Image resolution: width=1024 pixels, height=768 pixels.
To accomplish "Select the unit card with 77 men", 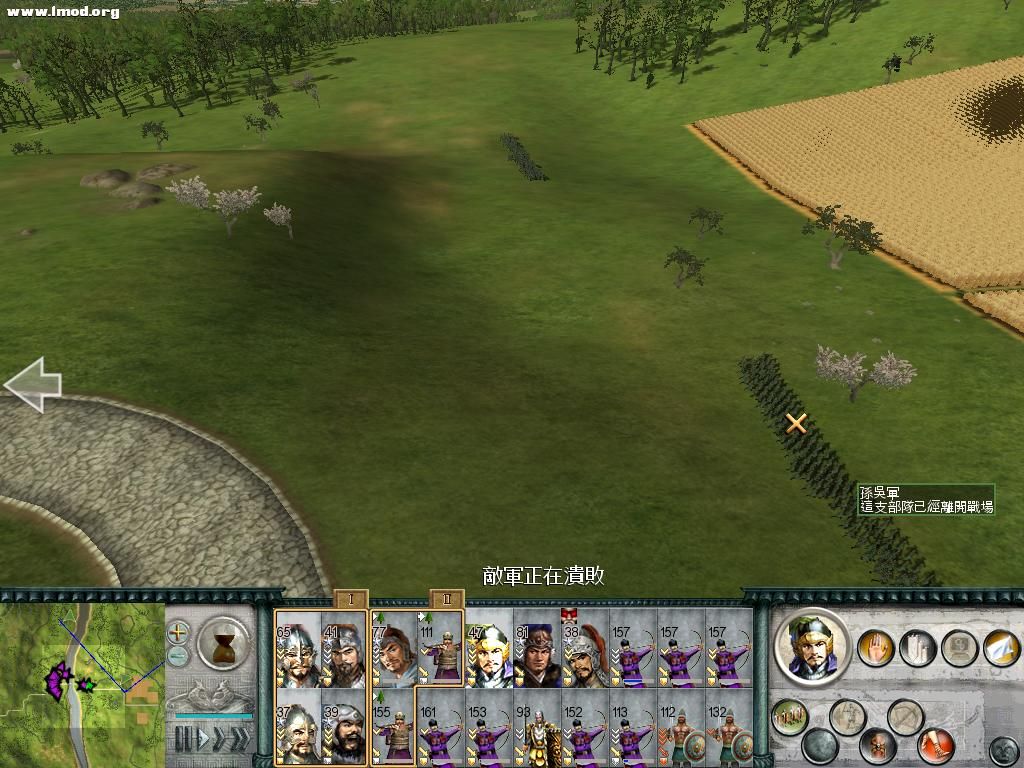I will [x=393, y=650].
